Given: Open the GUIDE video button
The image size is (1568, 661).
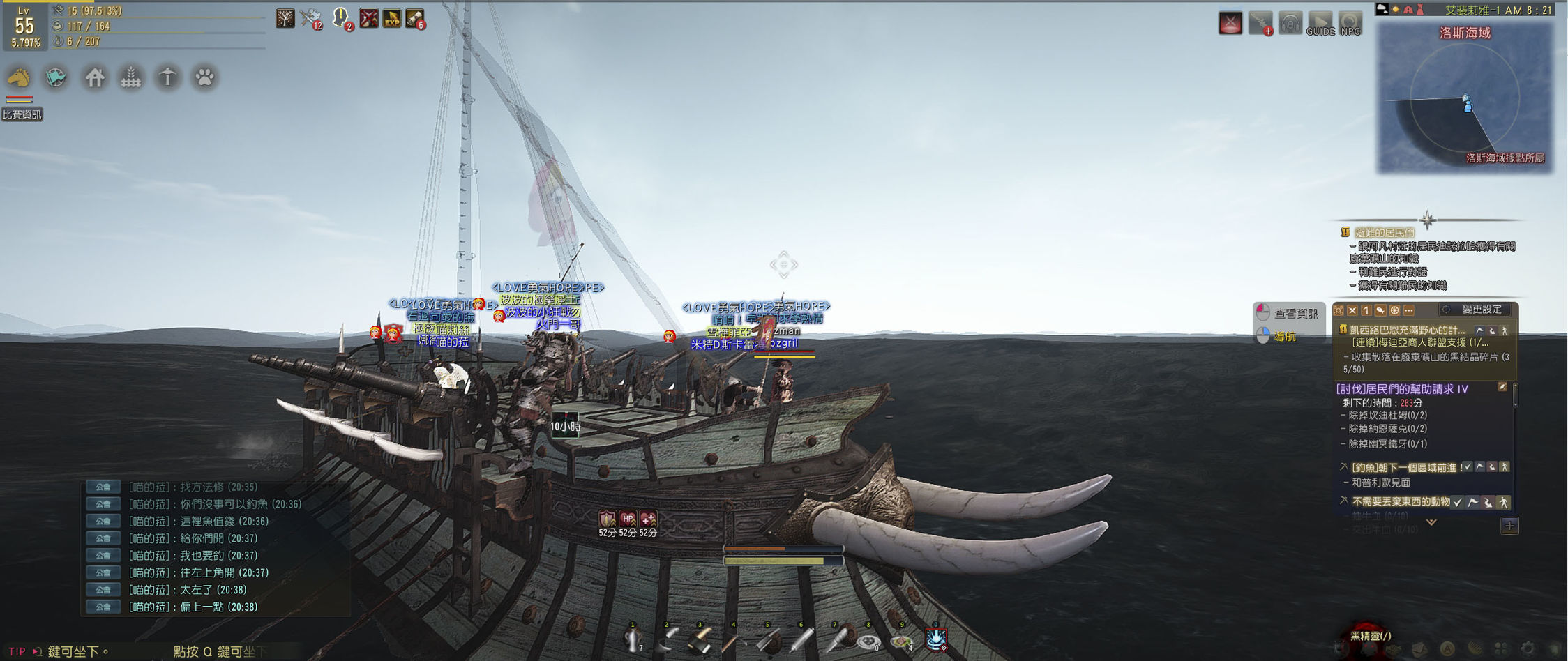Looking at the screenshot, I should pos(1320,23).
